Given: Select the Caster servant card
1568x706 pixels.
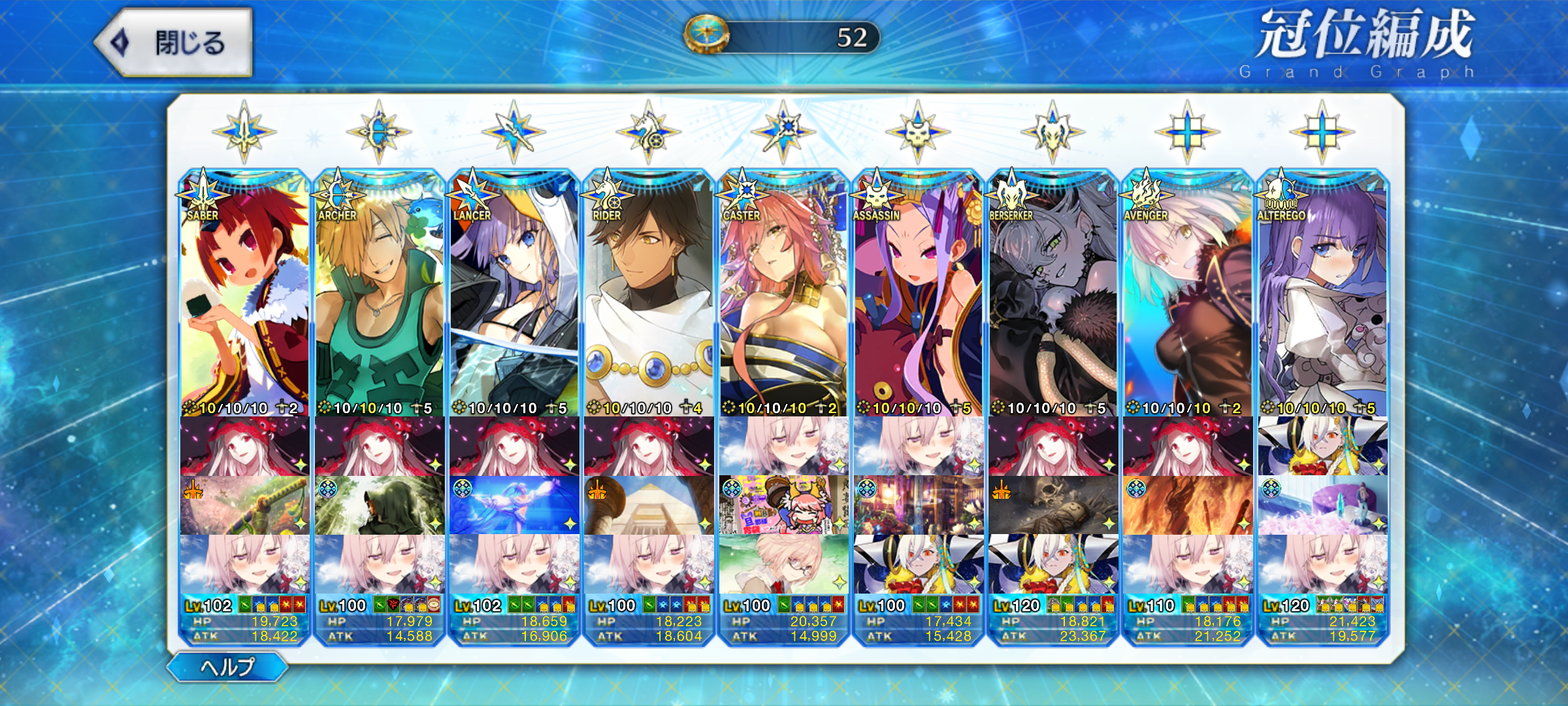Looking at the screenshot, I should (x=783, y=294).
